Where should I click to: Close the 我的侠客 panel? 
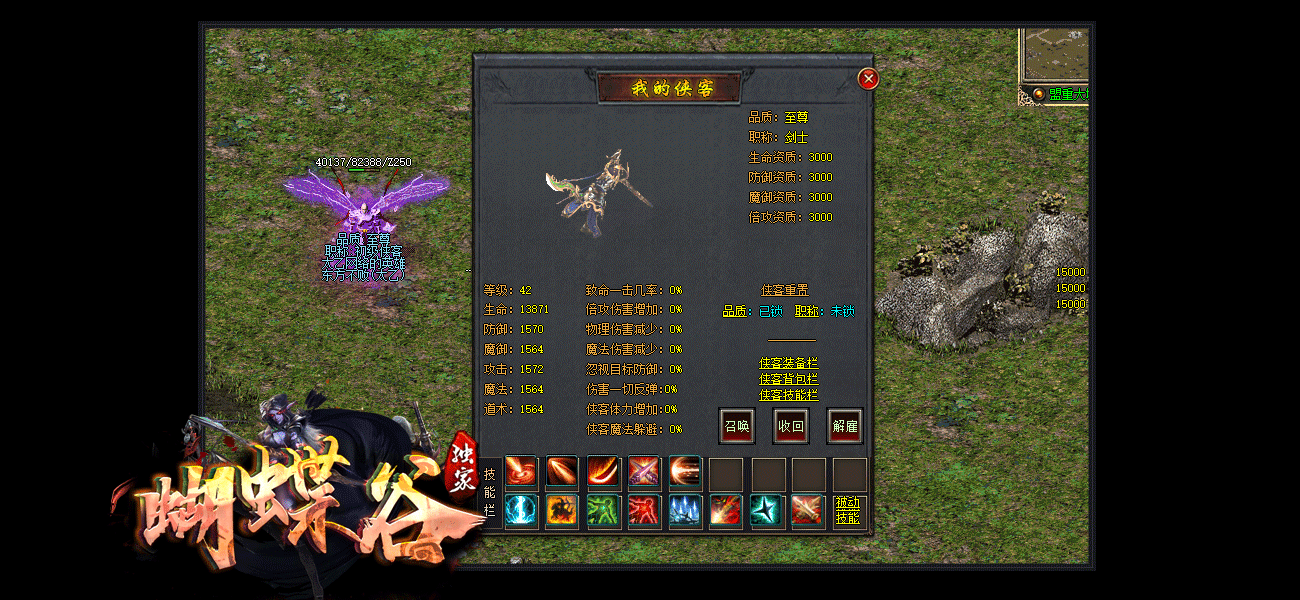pos(868,78)
